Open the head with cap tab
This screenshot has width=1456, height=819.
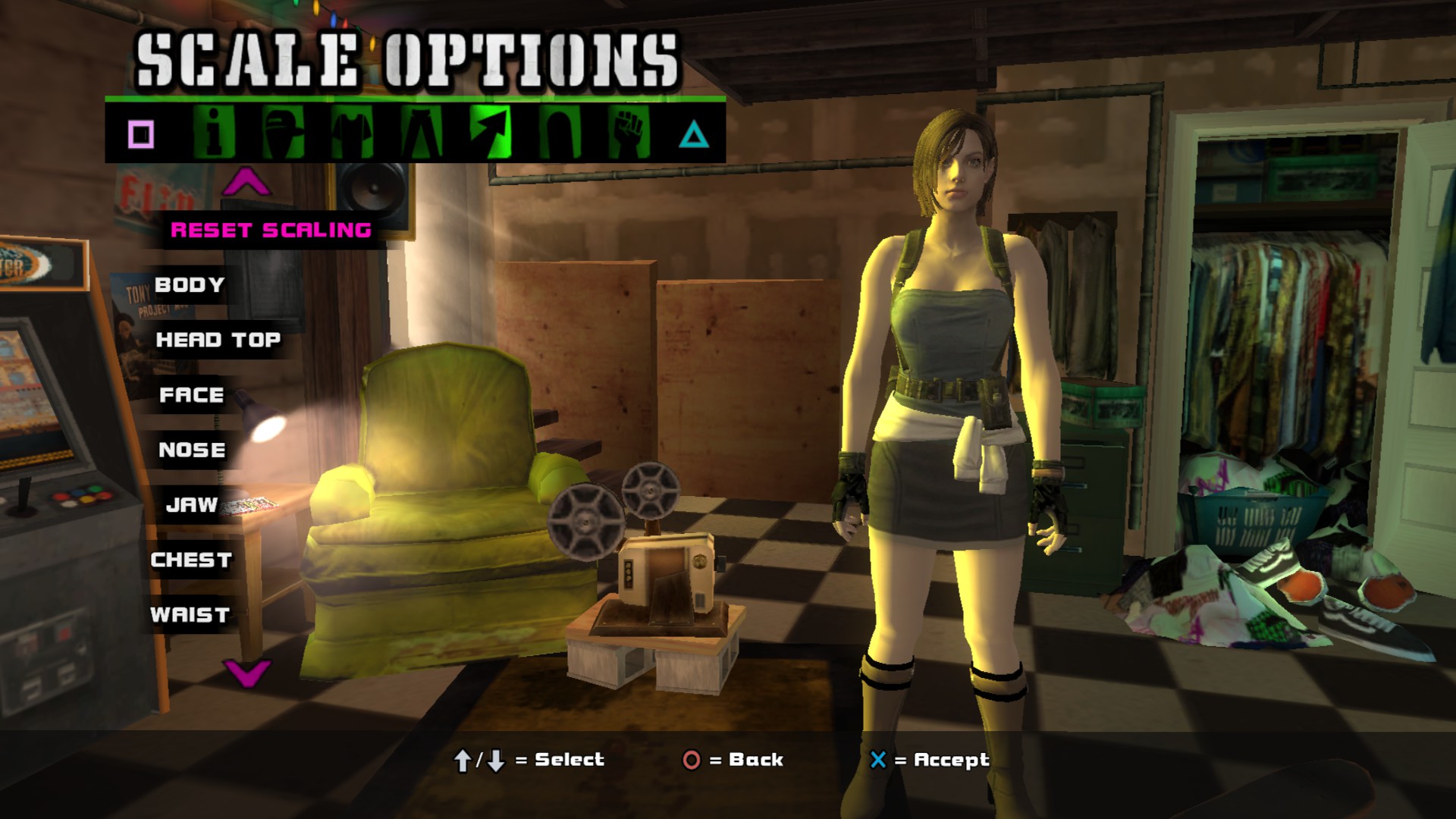pos(283,133)
